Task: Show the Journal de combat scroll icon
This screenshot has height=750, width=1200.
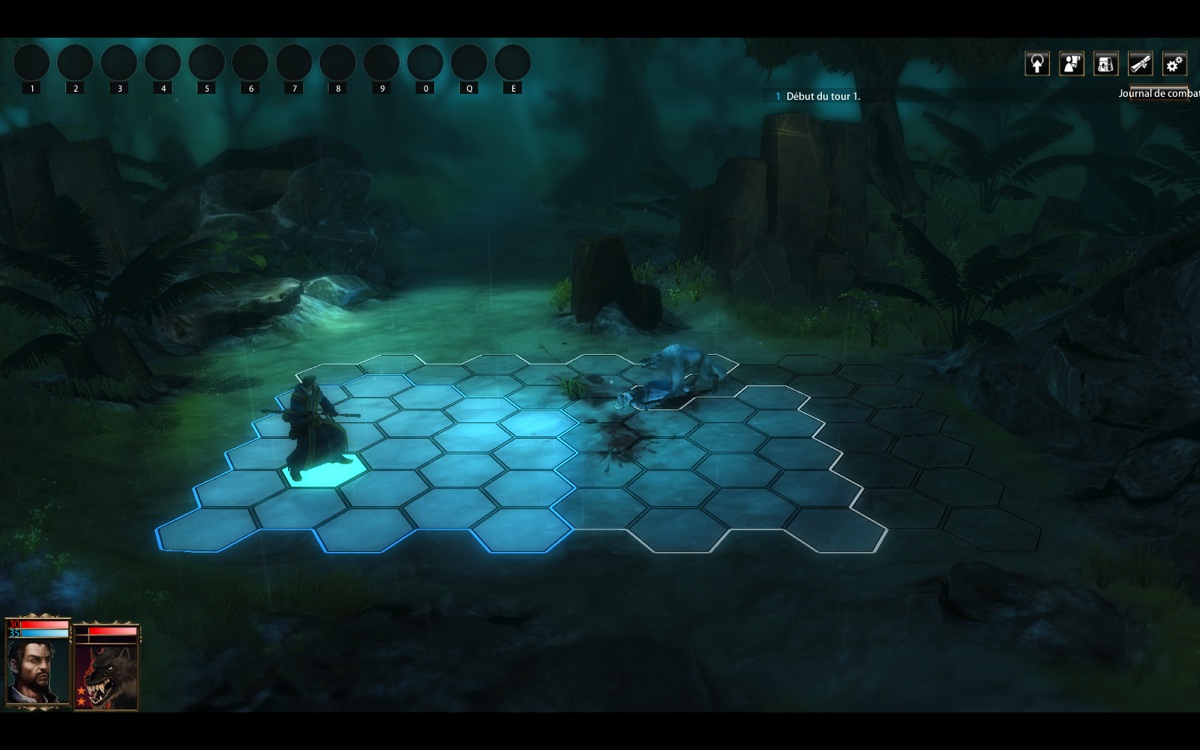Action: coord(1140,64)
